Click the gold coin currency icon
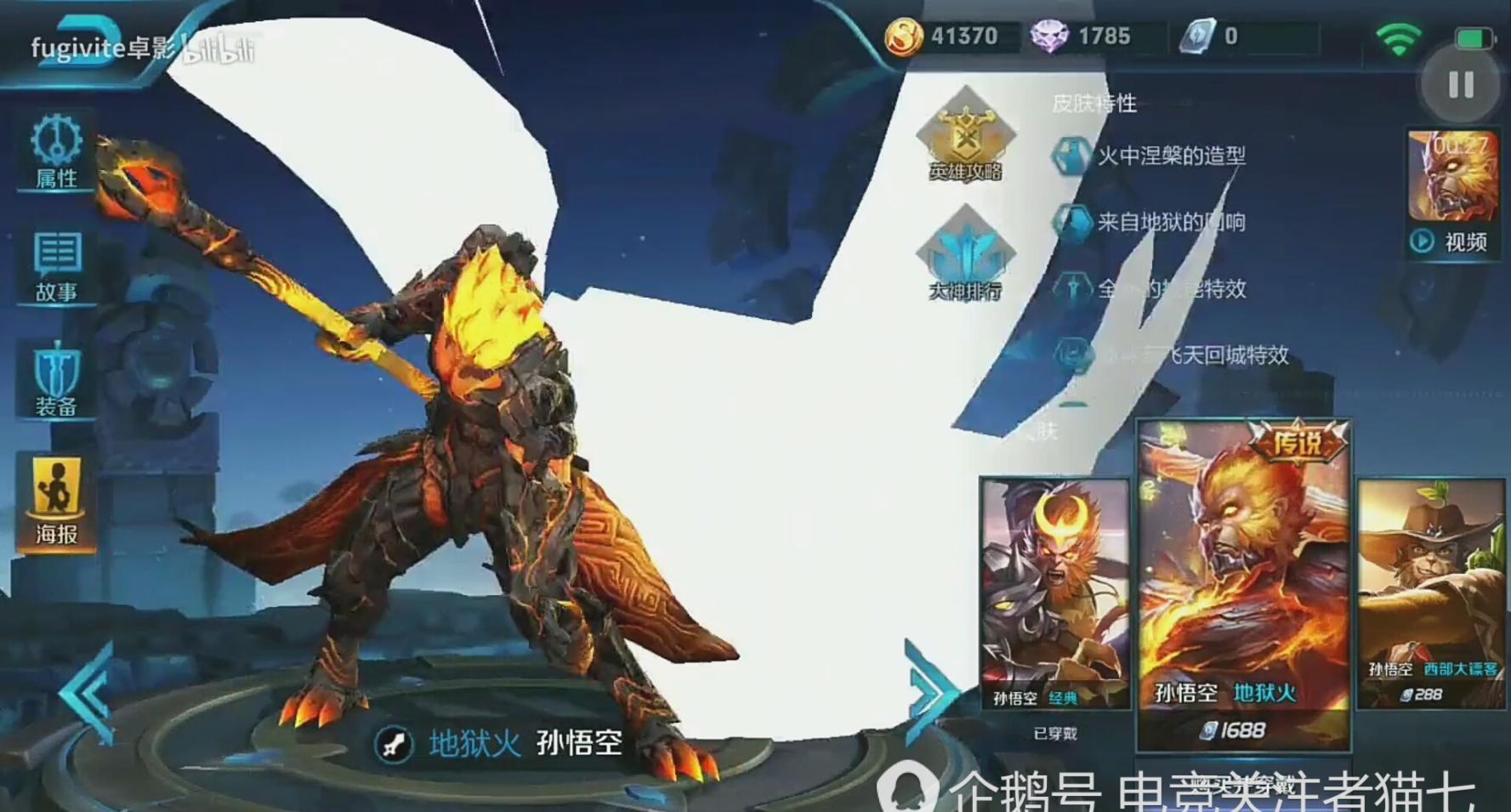This screenshot has width=1511, height=812. [906, 36]
